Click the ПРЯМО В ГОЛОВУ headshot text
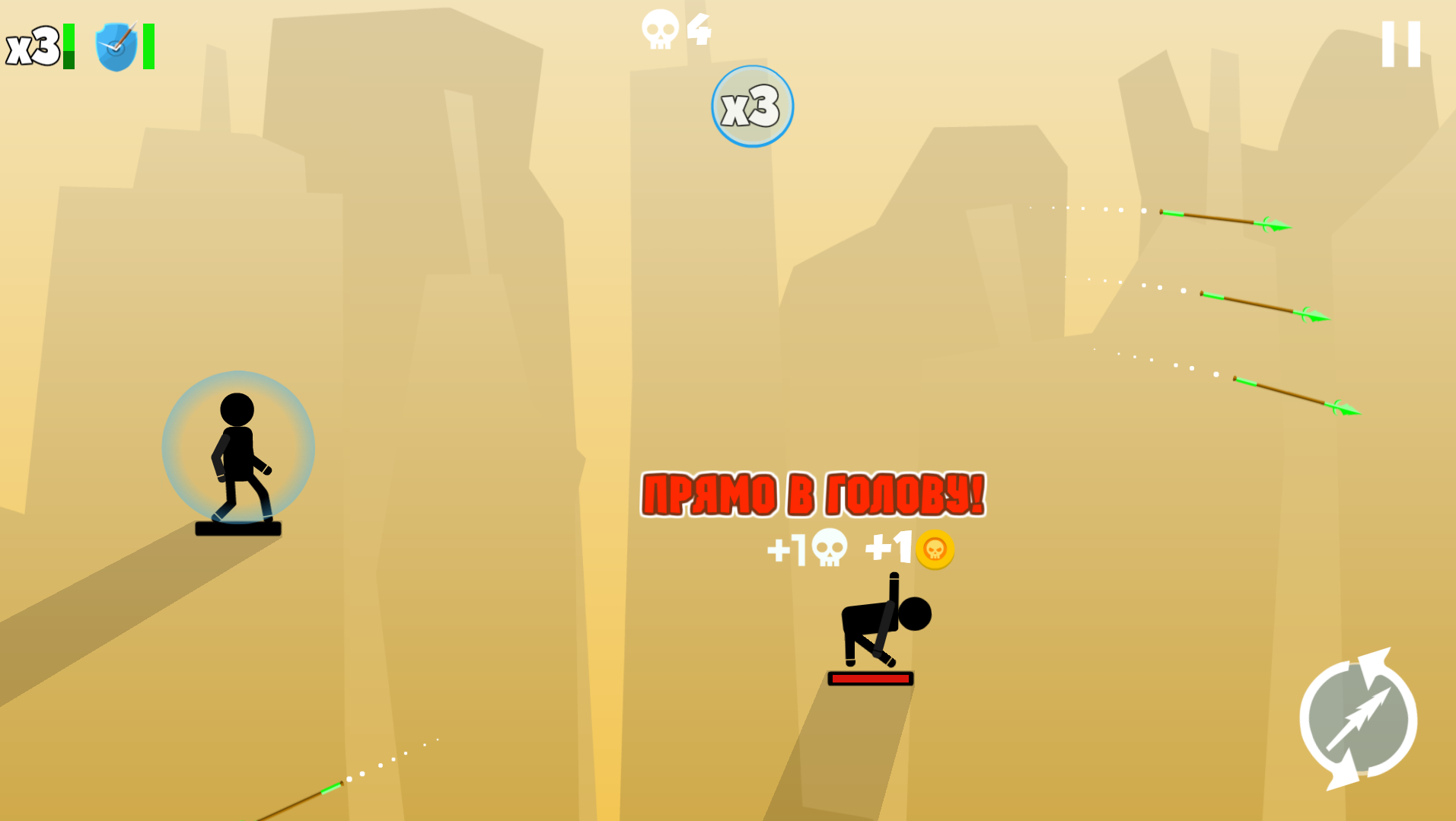Viewport: 1456px width, 821px height. (x=814, y=495)
